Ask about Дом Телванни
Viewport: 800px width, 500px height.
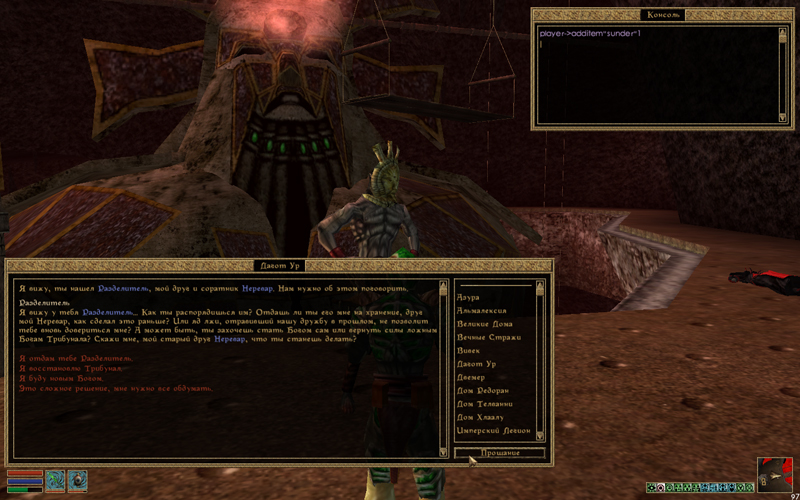point(485,403)
